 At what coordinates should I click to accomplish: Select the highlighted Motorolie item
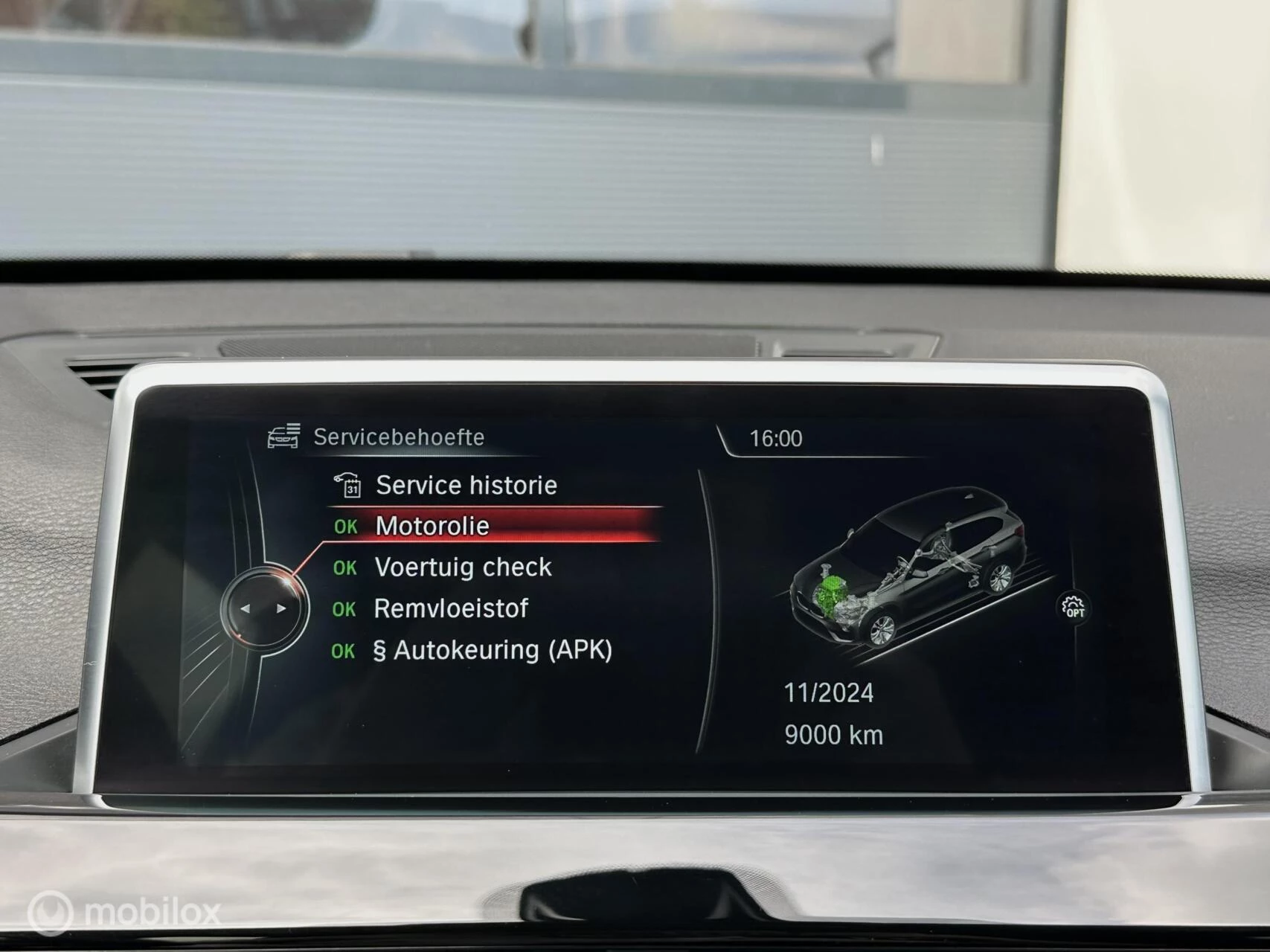432,527
